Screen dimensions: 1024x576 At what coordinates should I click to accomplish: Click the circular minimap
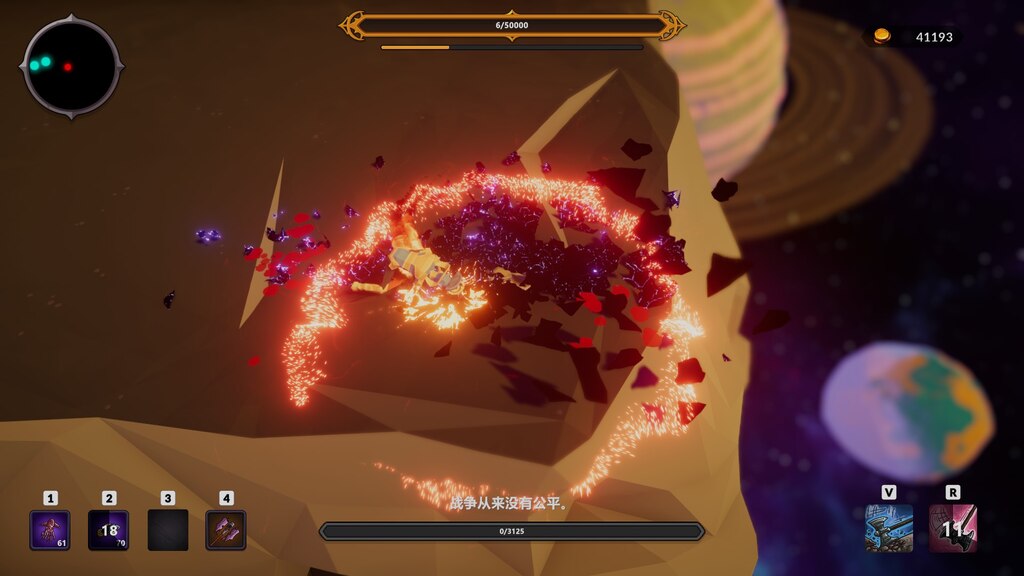[x=71, y=67]
